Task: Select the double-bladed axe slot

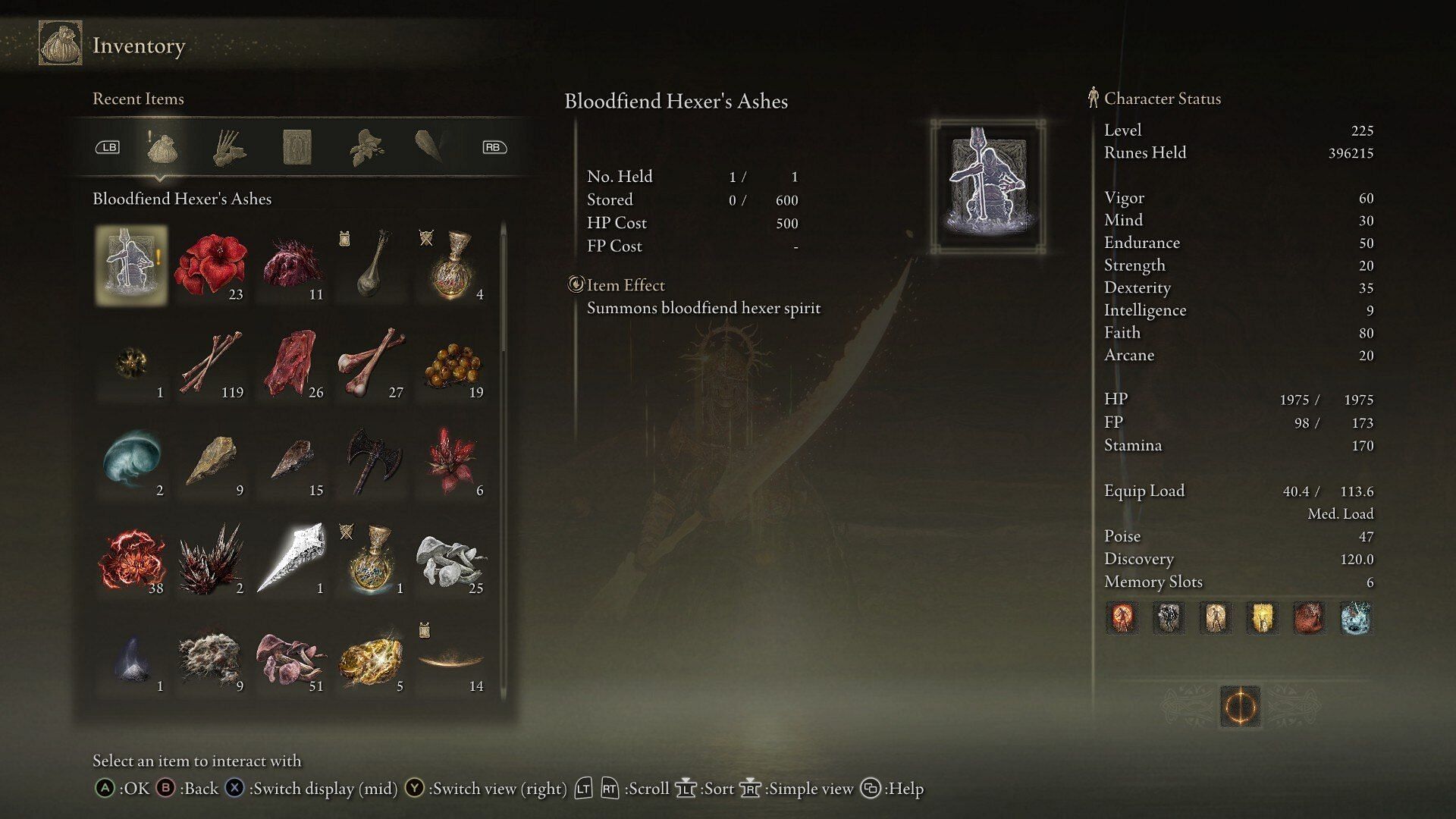Action: click(x=372, y=460)
